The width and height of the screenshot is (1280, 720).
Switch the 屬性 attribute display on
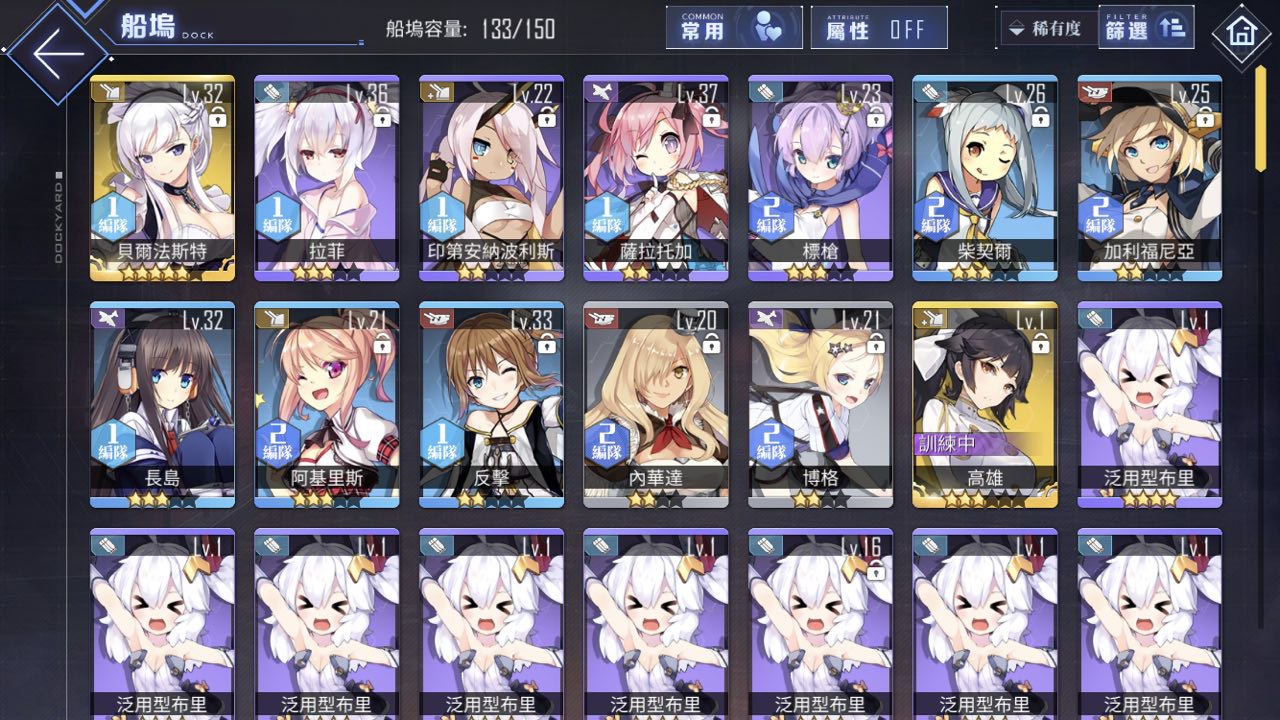click(x=879, y=28)
